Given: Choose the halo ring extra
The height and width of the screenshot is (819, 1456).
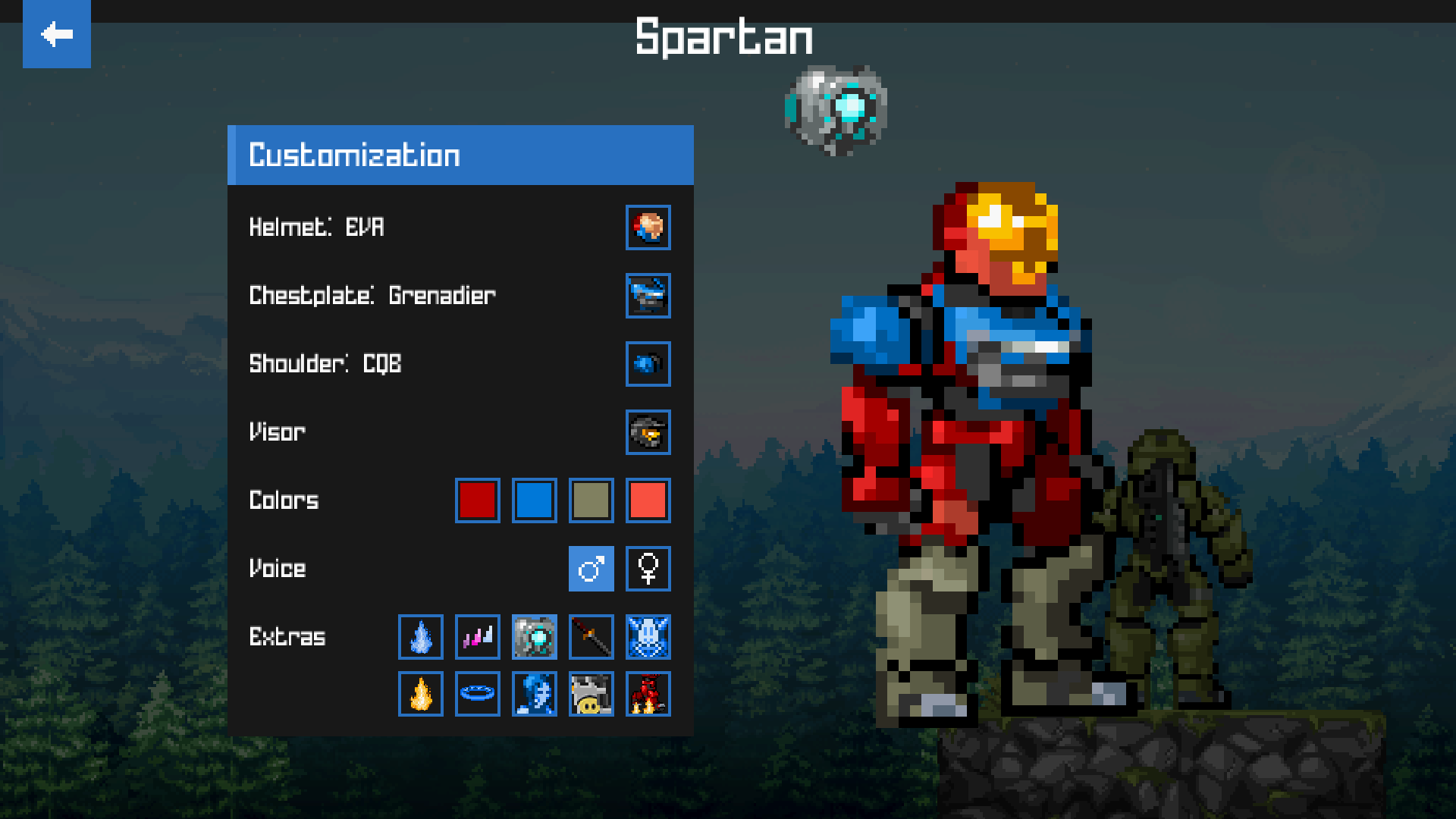Looking at the screenshot, I should (x=477, y=694).
